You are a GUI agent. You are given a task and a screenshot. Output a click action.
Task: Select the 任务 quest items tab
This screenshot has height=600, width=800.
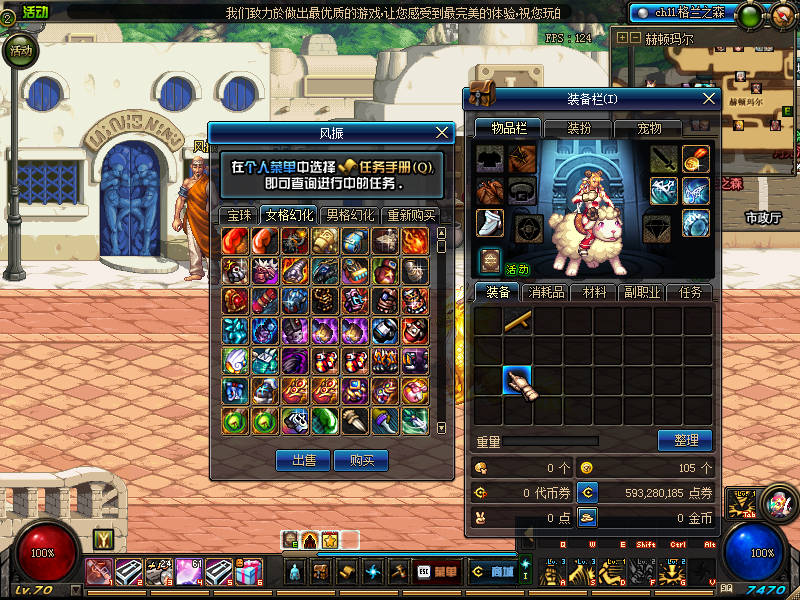pos(691,293)
